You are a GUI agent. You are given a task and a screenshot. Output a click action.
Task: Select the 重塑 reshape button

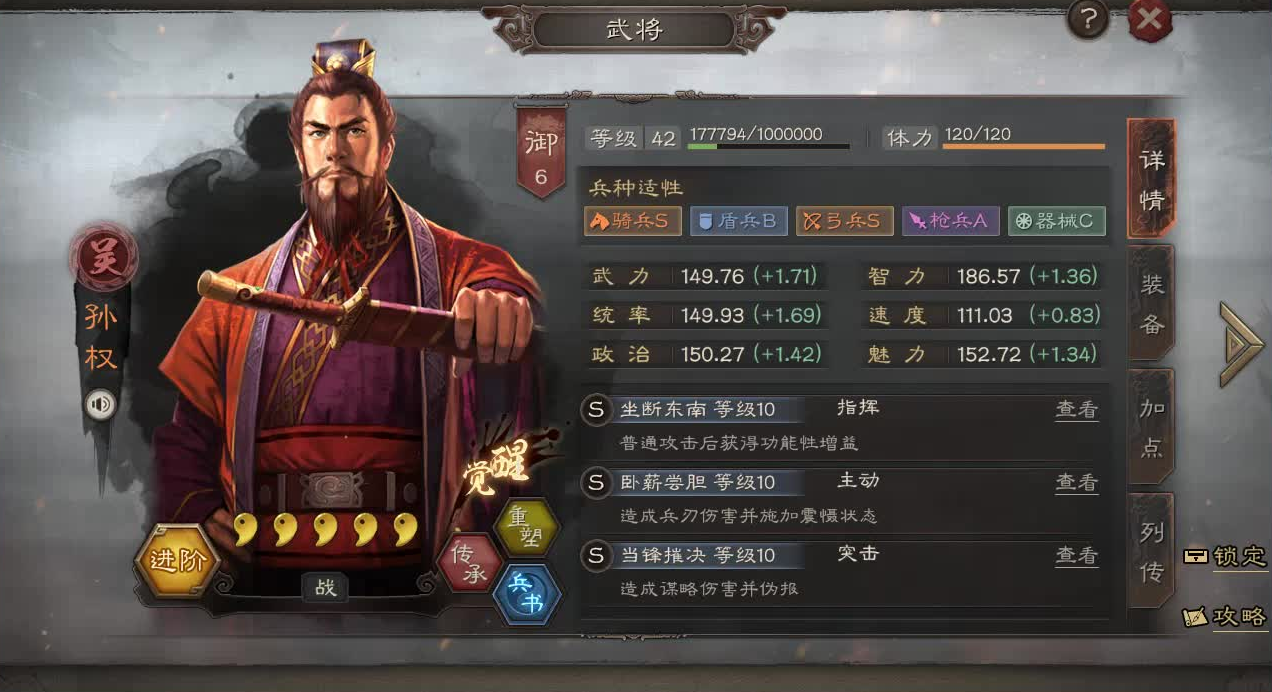click(x=526, y=527)
